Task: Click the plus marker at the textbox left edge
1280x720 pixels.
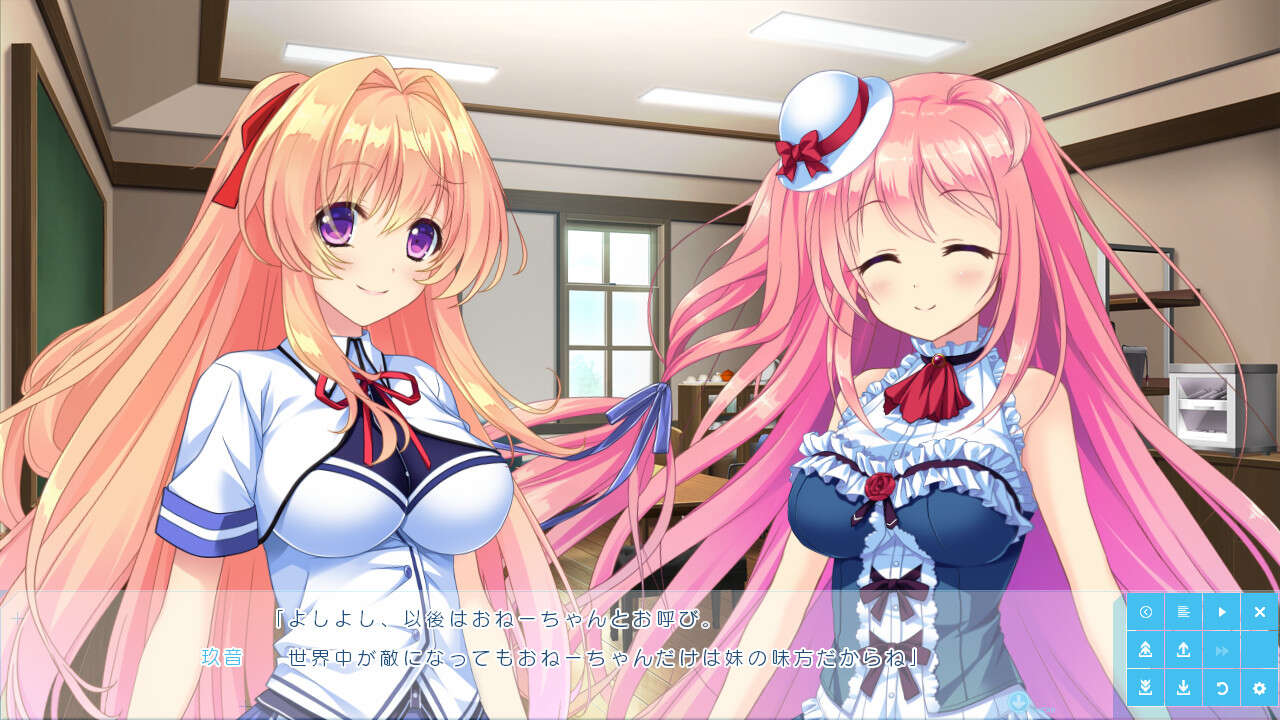Action: 18,617
